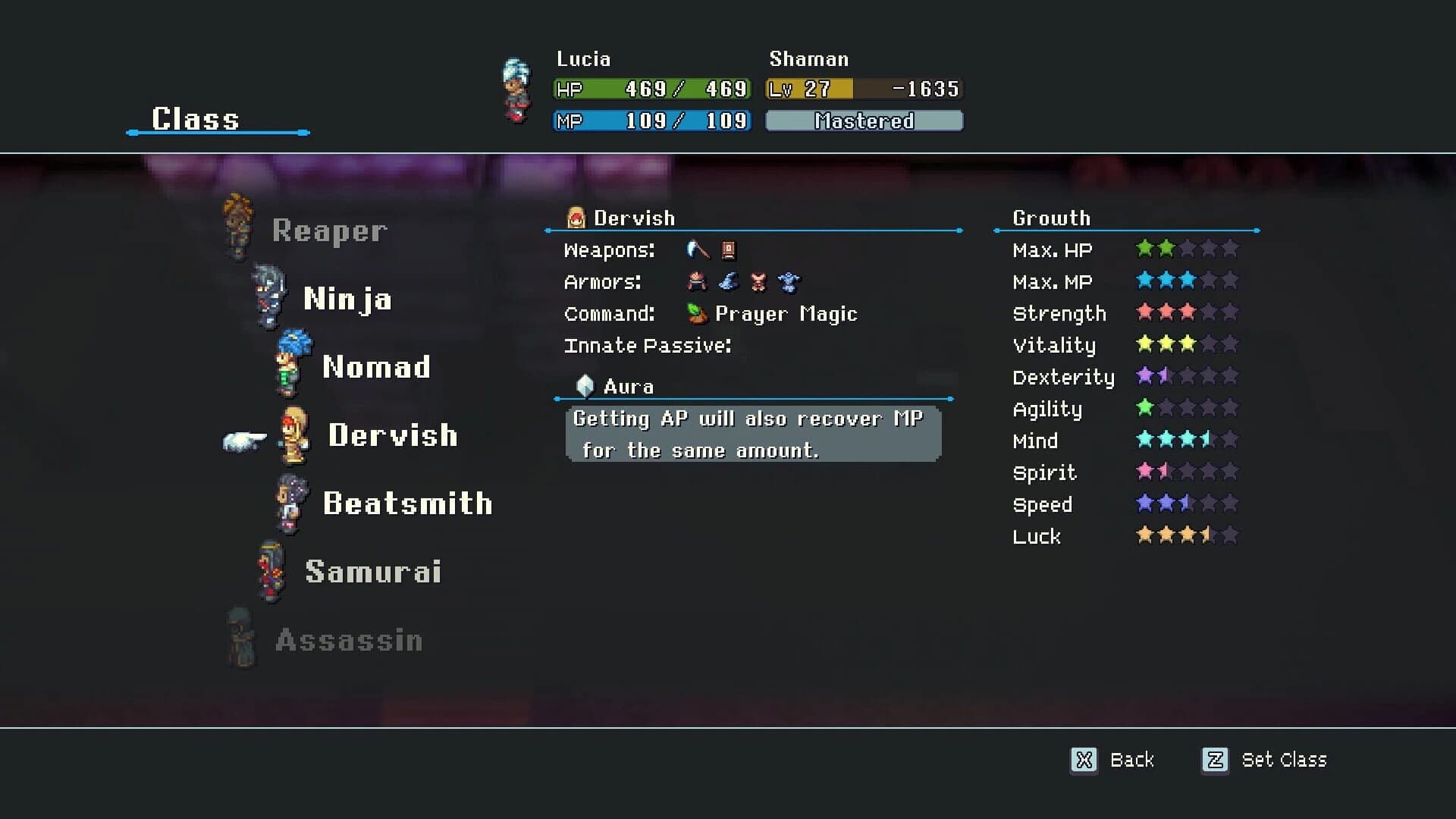Image resolution: width=1456 pixels, height=819 pixels.
Task: Click the Back button
Action: tap(1131, 760)
